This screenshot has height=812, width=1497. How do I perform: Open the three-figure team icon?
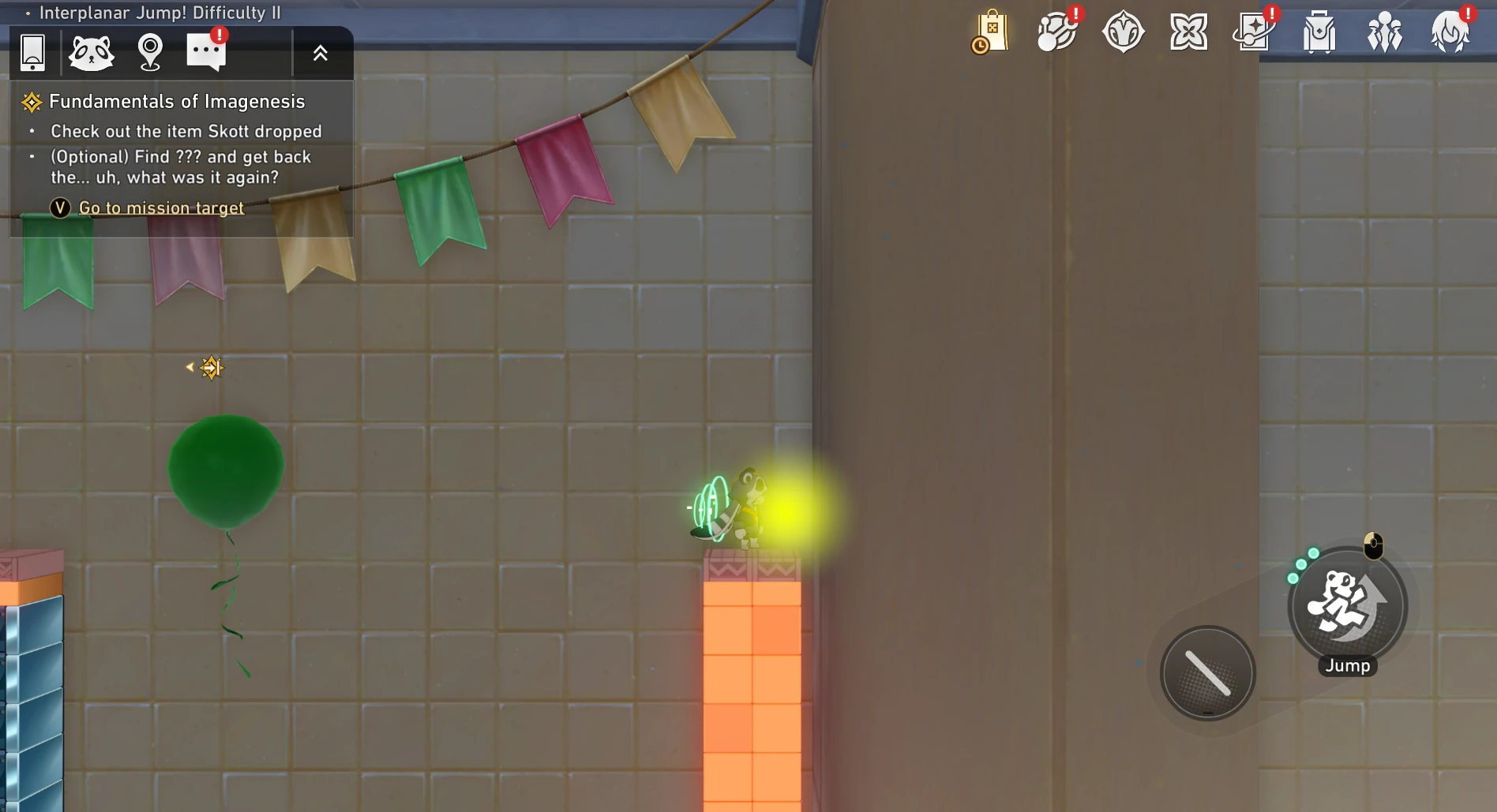(1384, 32)
